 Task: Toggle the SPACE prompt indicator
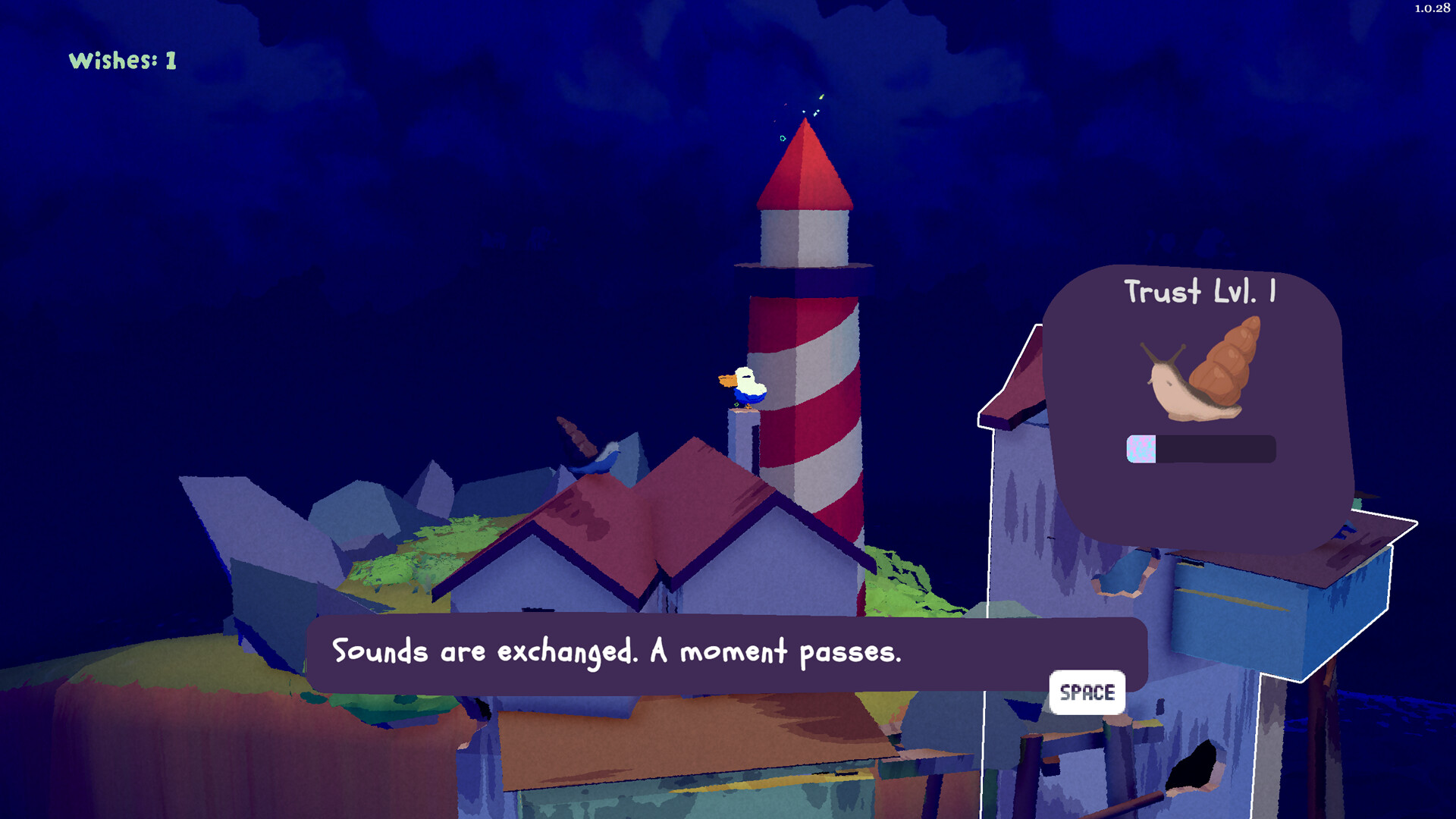coord(1087,692)
